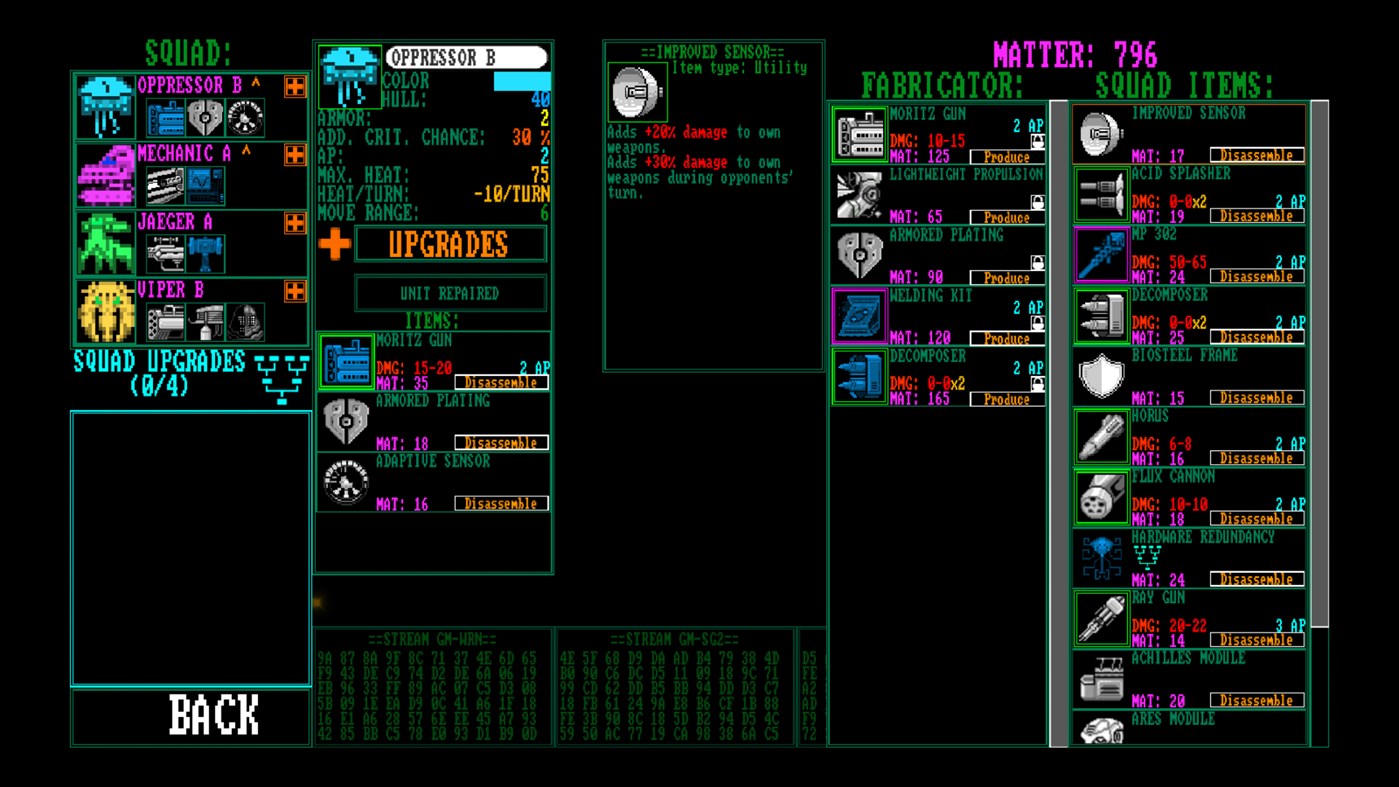Toggle the grid marker next to Viper B
Viewport: 1399px width, 787px height.
click(293, 291)
